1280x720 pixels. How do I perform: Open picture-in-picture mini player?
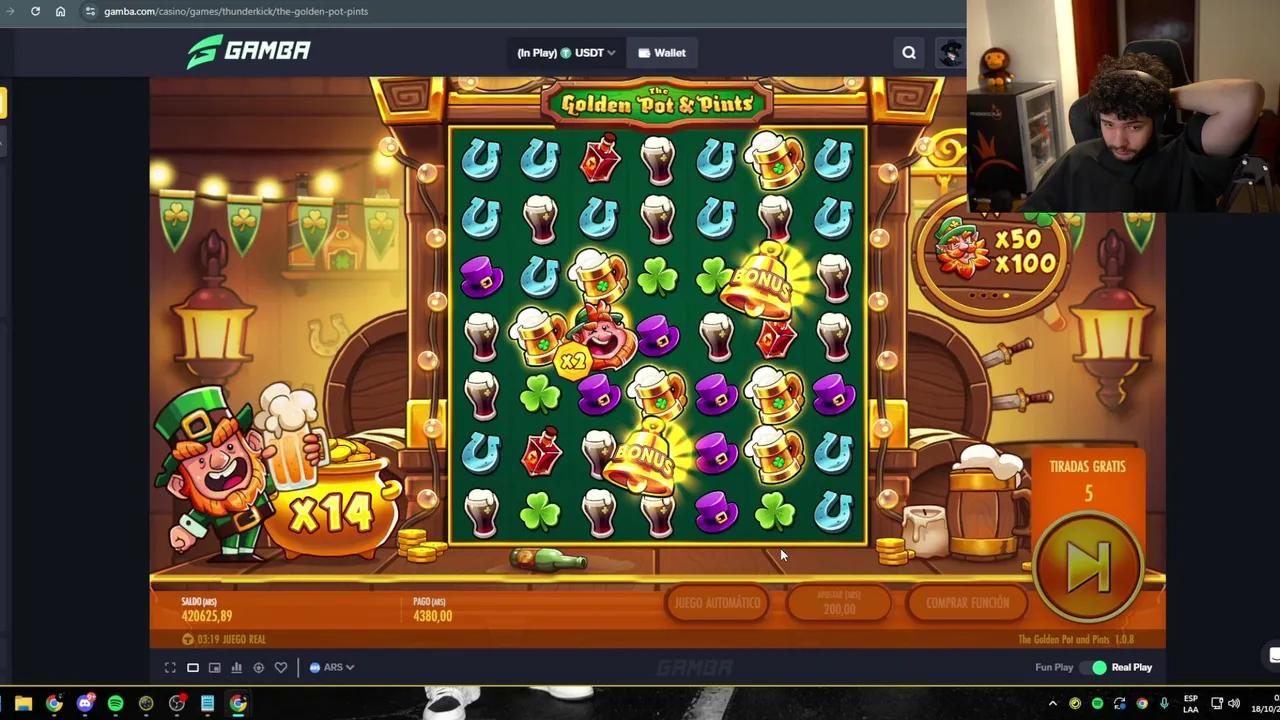point(215,667)
